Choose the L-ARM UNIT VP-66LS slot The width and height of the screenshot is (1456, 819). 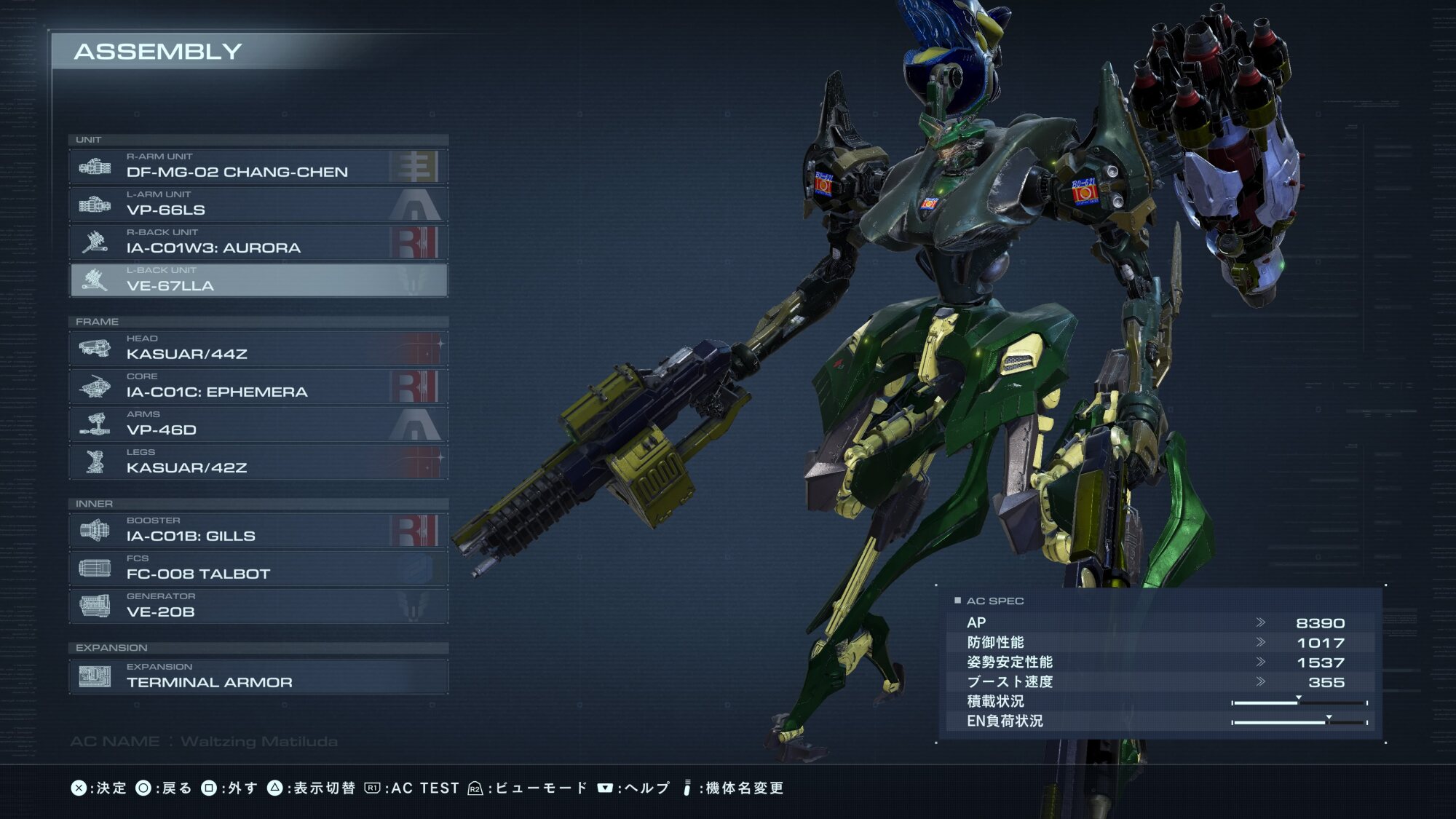click(x=258, y=205)
